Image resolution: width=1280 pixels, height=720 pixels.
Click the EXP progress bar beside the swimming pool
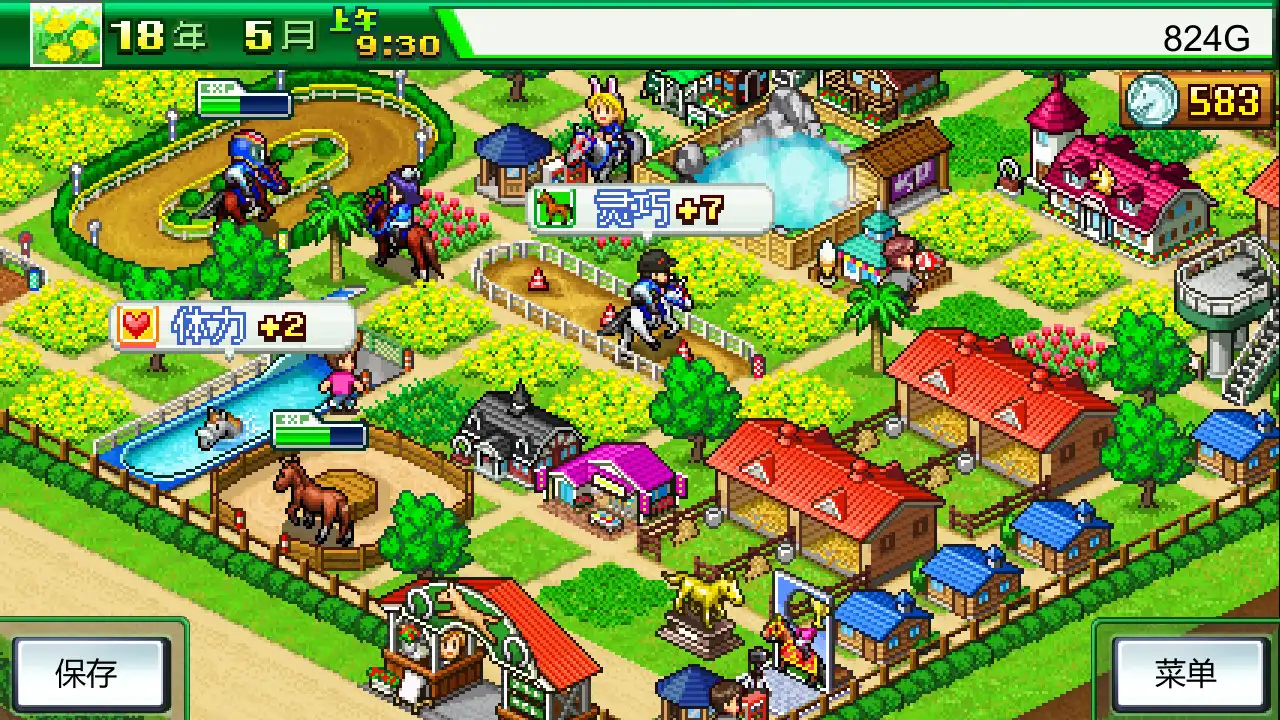coord(317,434)
